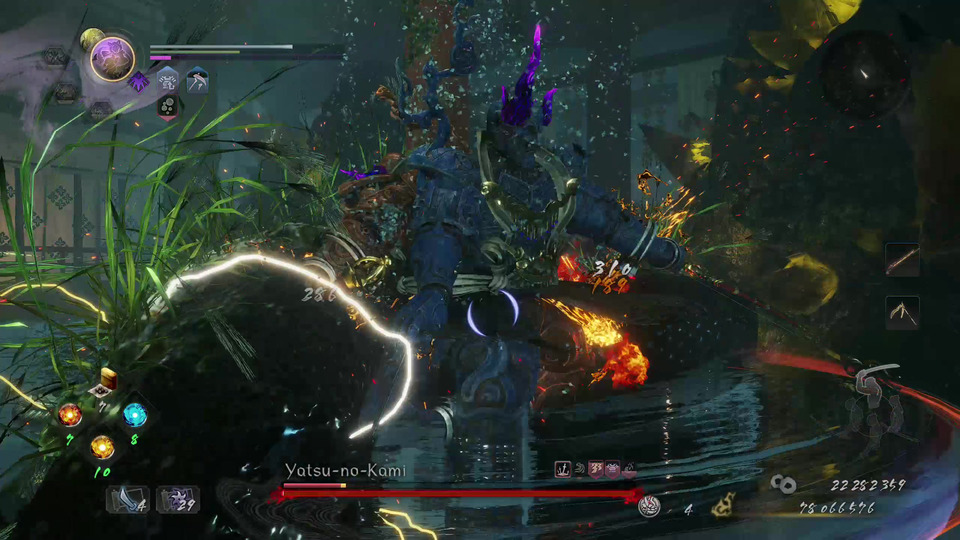Use the red fire orb item
Image resolution: width=960 pixels, height=540 pixels.
pos(70,414)
